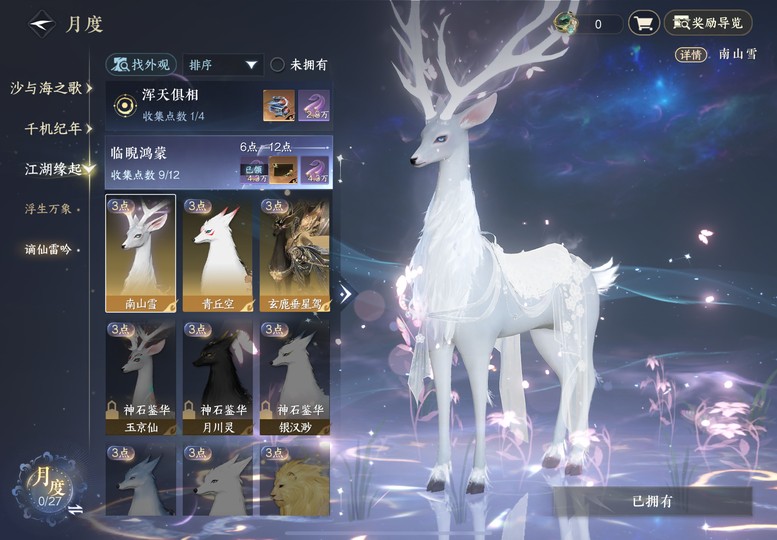Image resolution: width=777 pixels, height=540 pixels.
Task: Open the 奖励导览 reward guide
Action: (708, 23)
